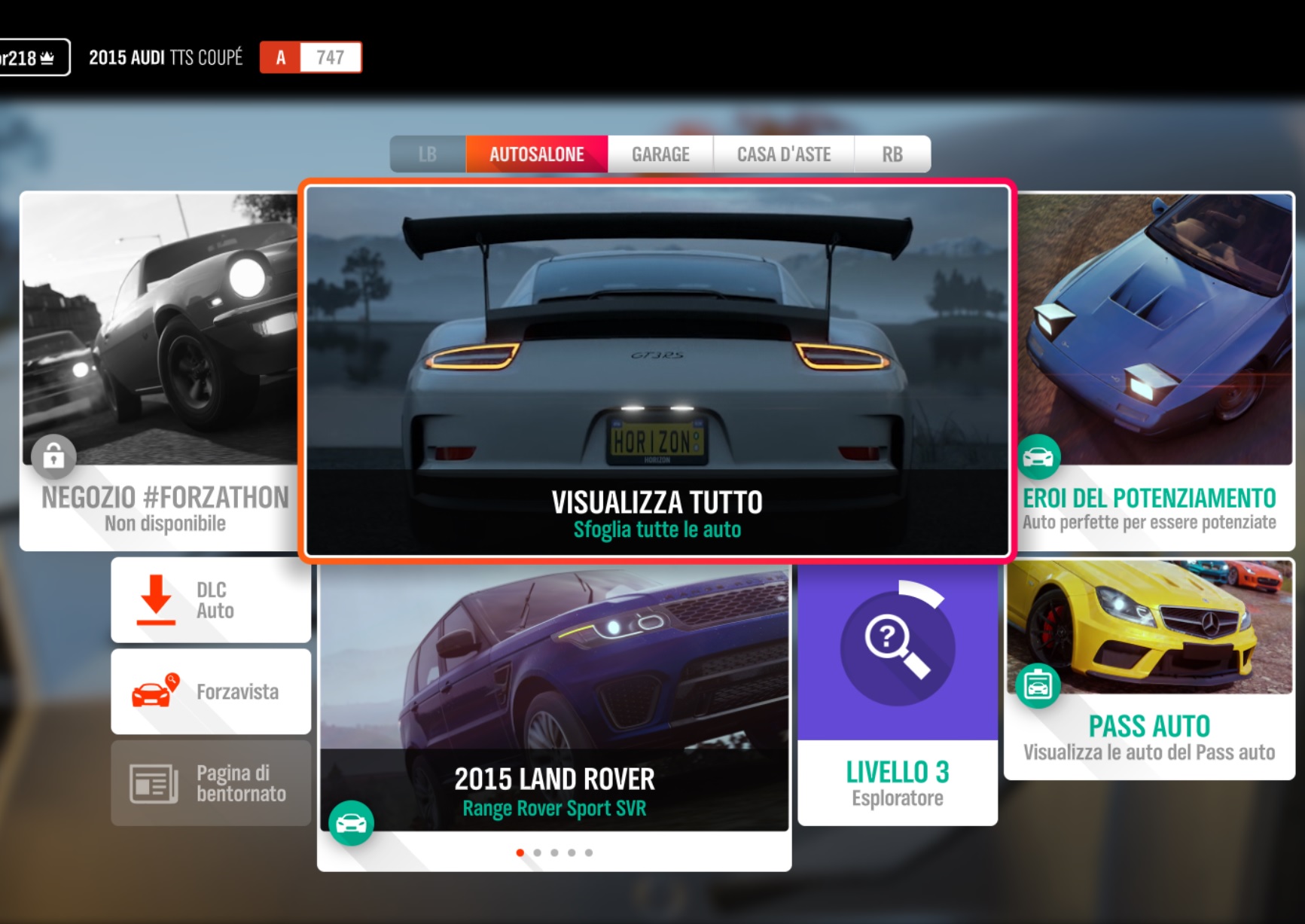Launch Forzavista
Viewport: 1305px width, 924px height.
coord(211,691)
